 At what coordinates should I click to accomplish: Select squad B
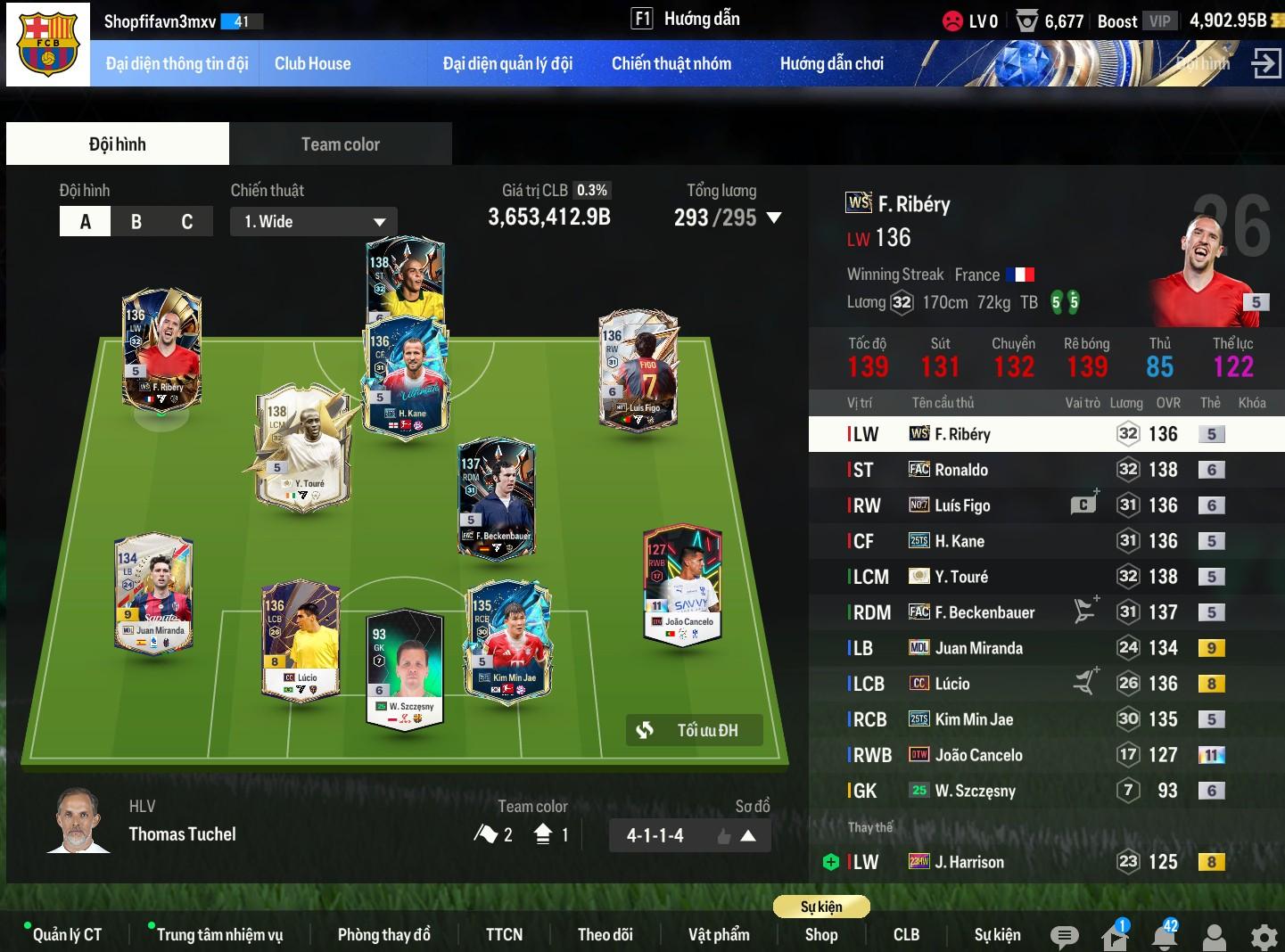pos(136,222)
